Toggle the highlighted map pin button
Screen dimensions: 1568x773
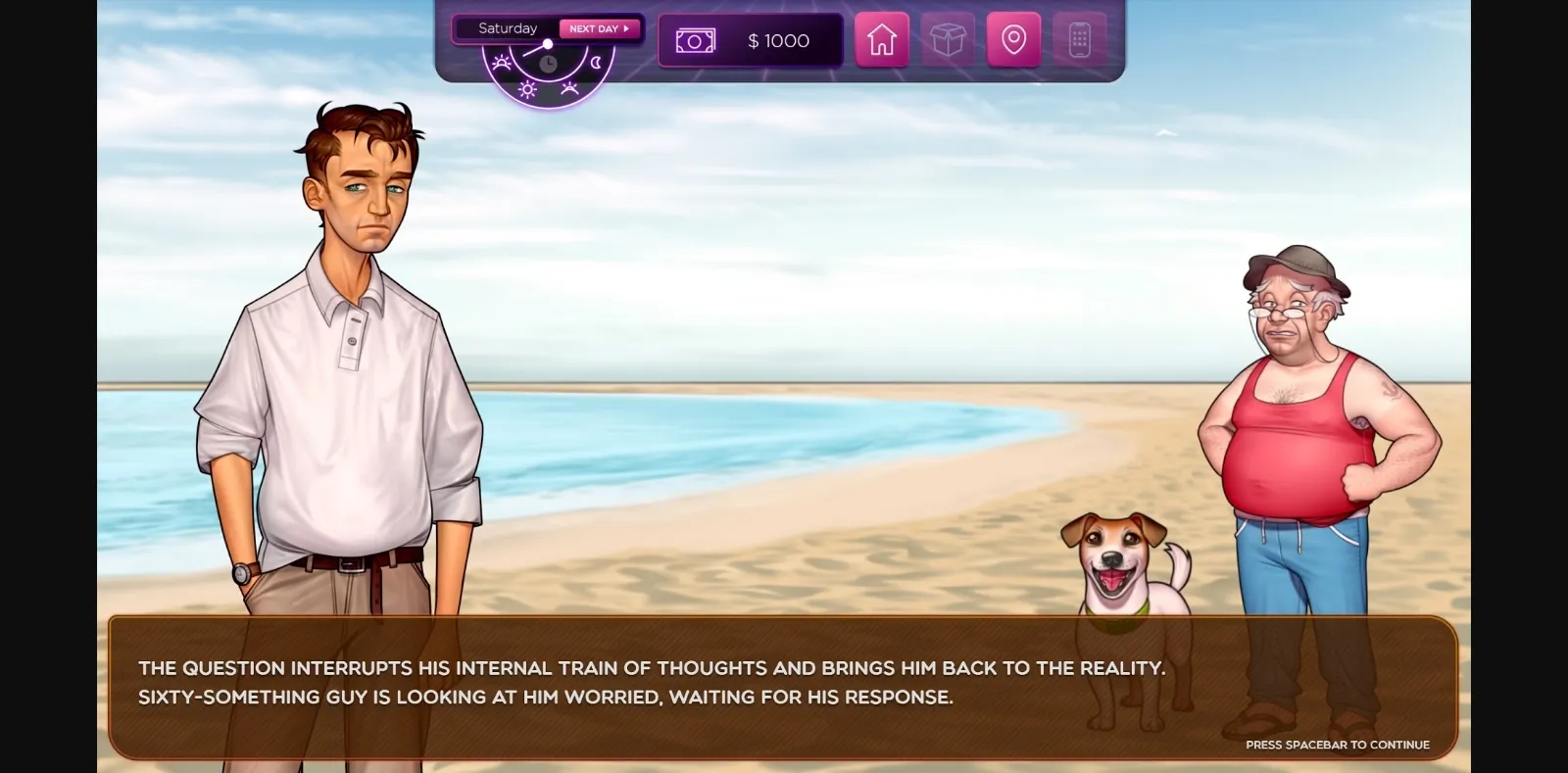click(1014, 40)
